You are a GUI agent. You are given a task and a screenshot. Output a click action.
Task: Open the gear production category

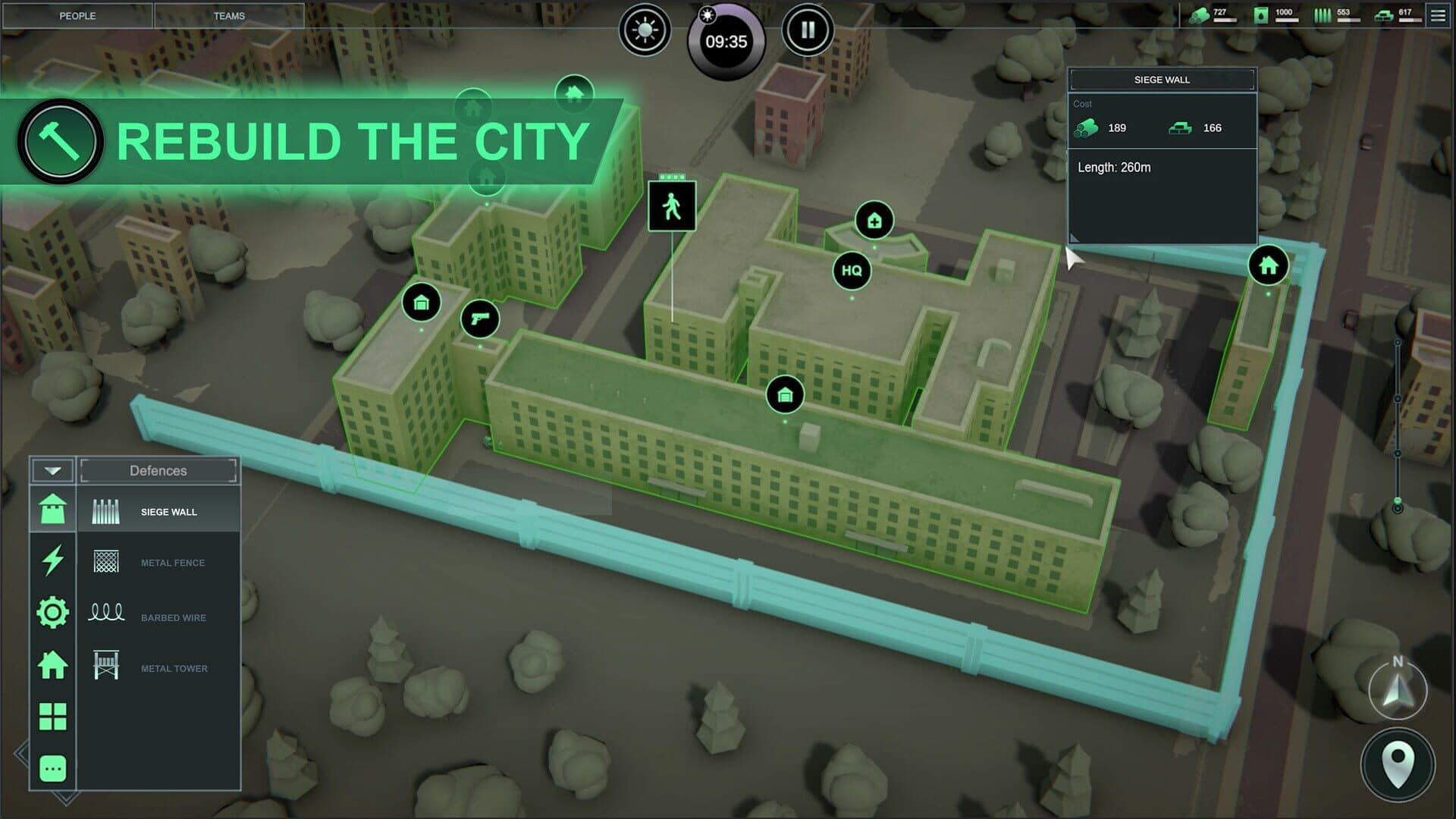(52, 612)
